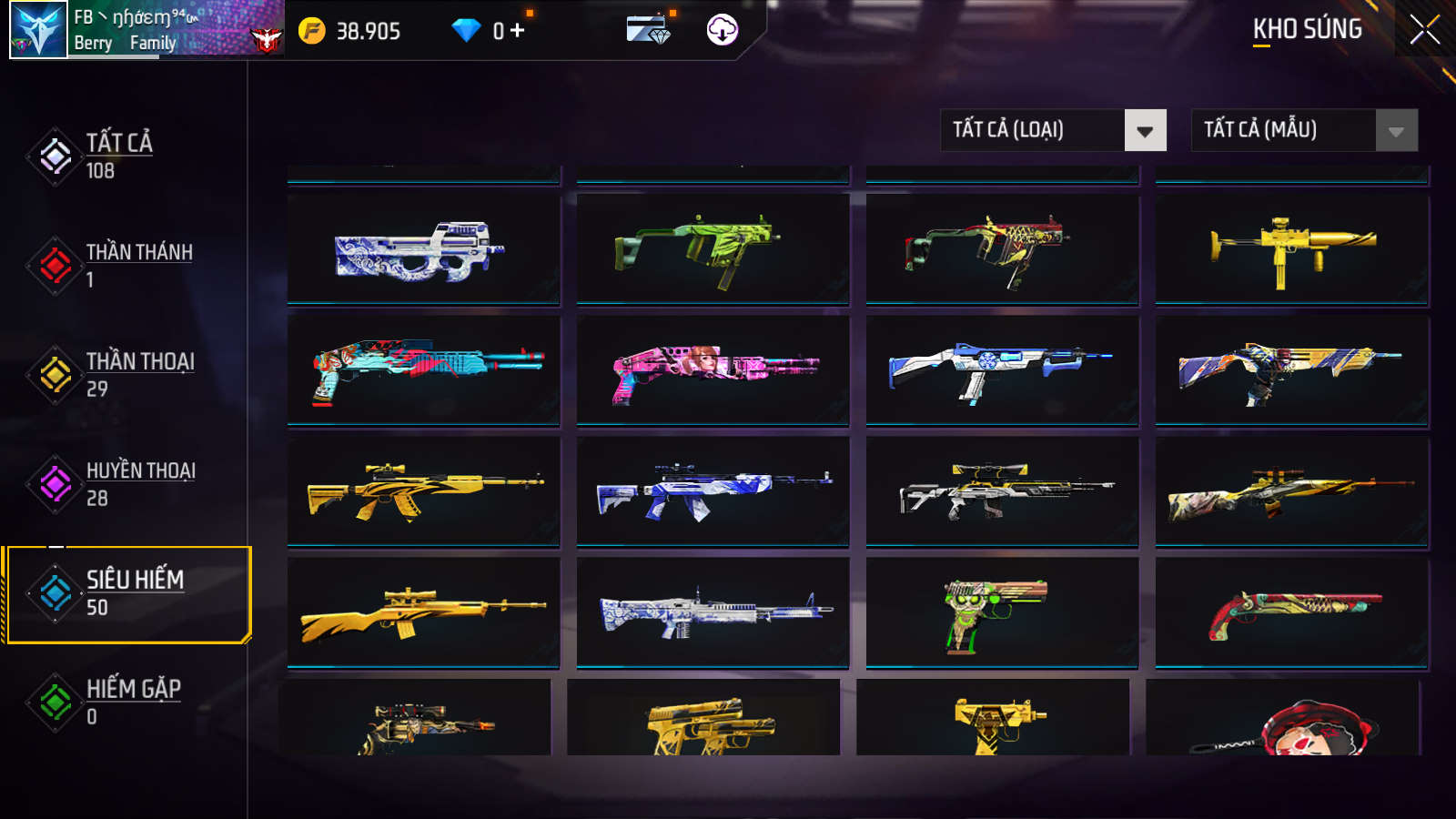Open the player profile avatar
Screen dimensions: 1456x819
[38, 30]
